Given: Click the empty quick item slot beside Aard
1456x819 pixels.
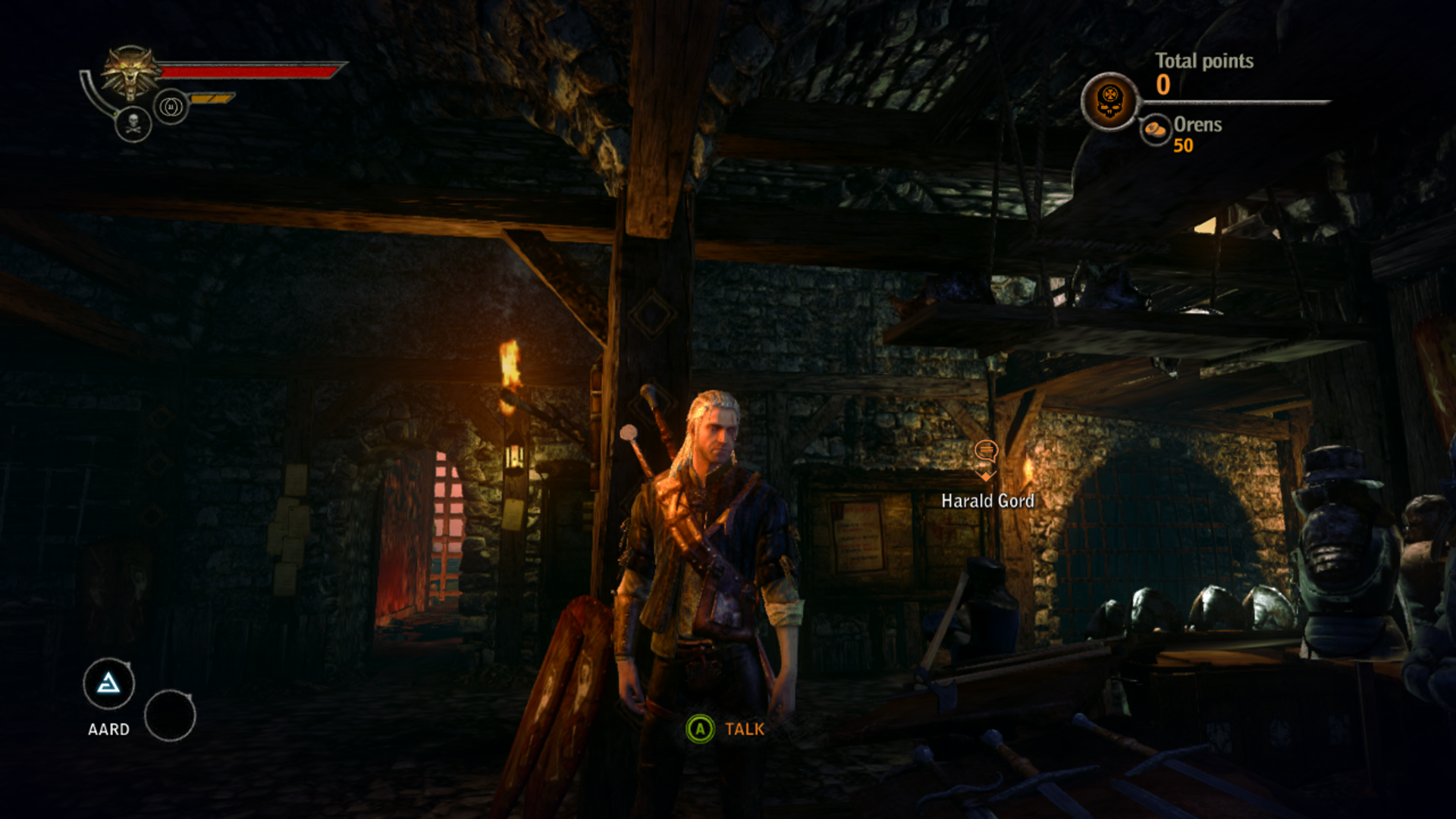Looking at the screenshot, I should [x=170, y=715].
